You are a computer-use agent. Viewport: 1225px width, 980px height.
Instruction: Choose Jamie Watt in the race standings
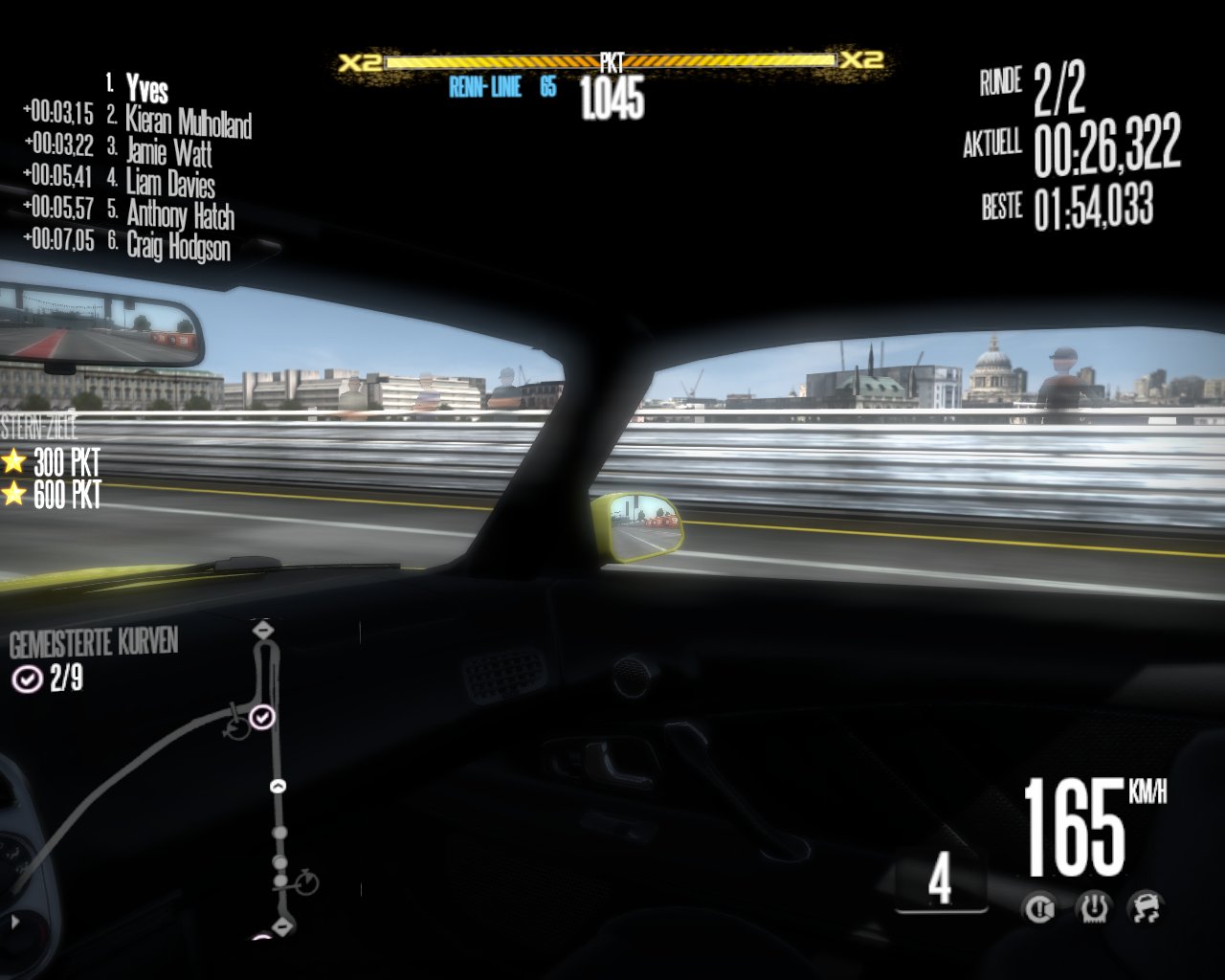pyautogui.click(x=168, y=152)
